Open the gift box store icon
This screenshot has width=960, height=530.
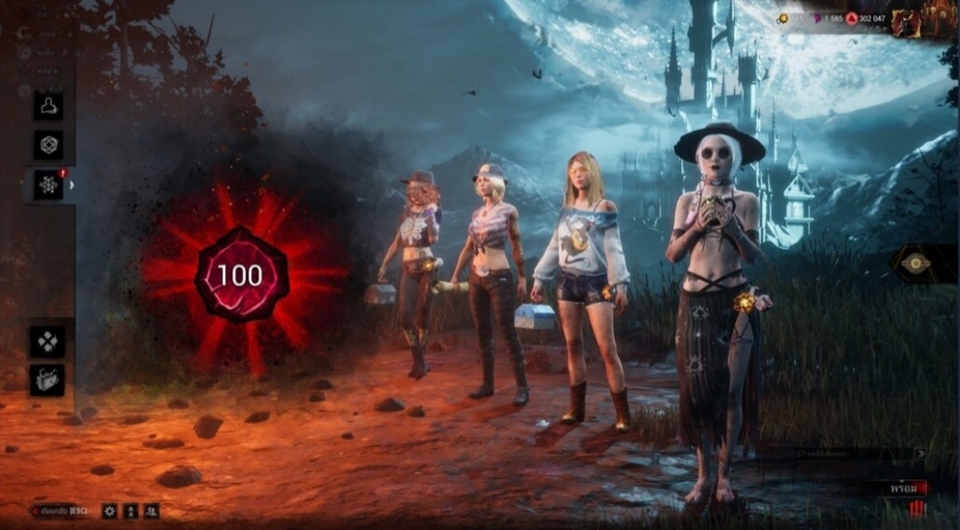[x=47, y=379]
